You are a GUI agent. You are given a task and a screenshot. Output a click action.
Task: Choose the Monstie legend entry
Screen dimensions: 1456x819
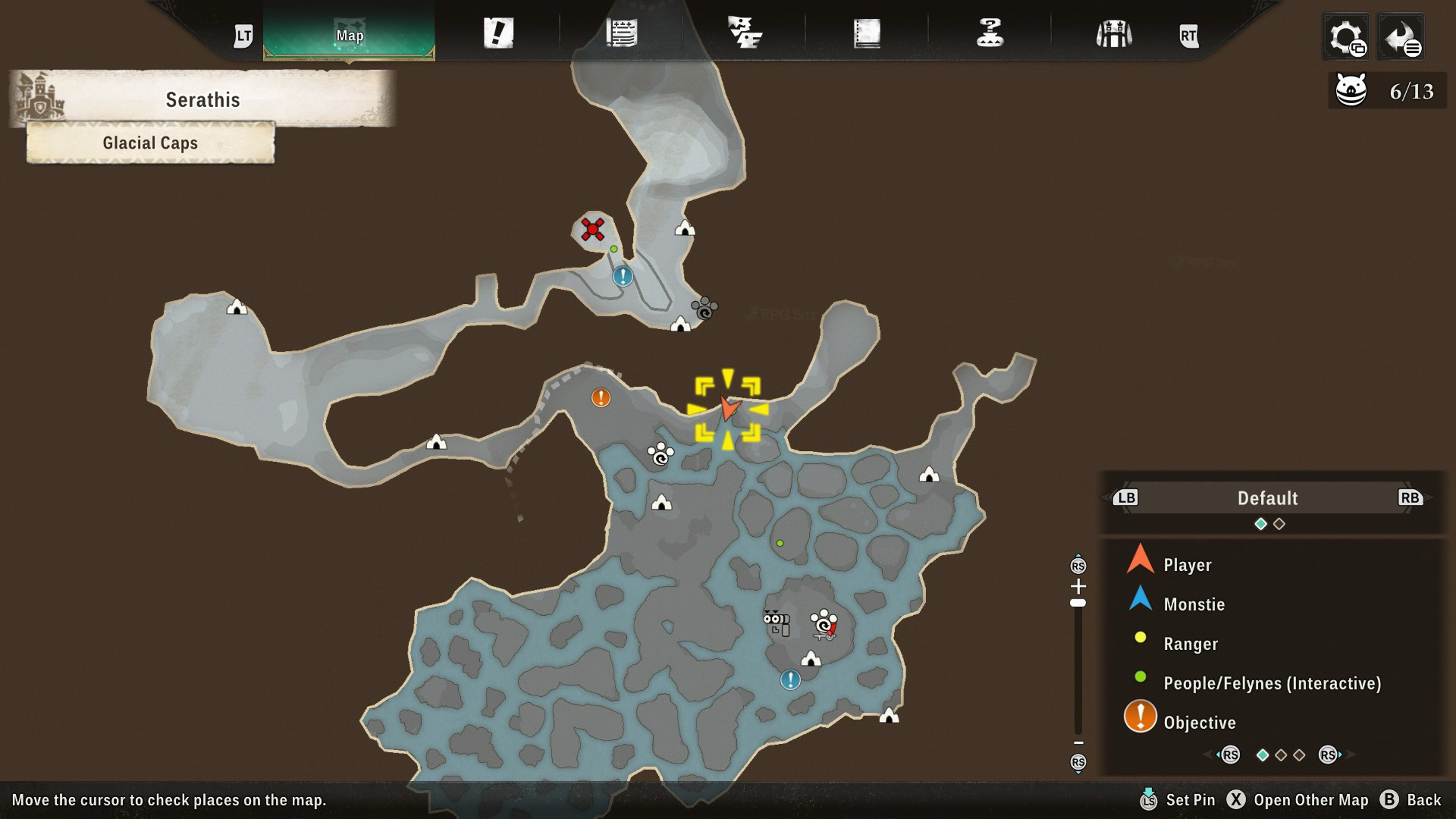click(x=1194, y=604)
